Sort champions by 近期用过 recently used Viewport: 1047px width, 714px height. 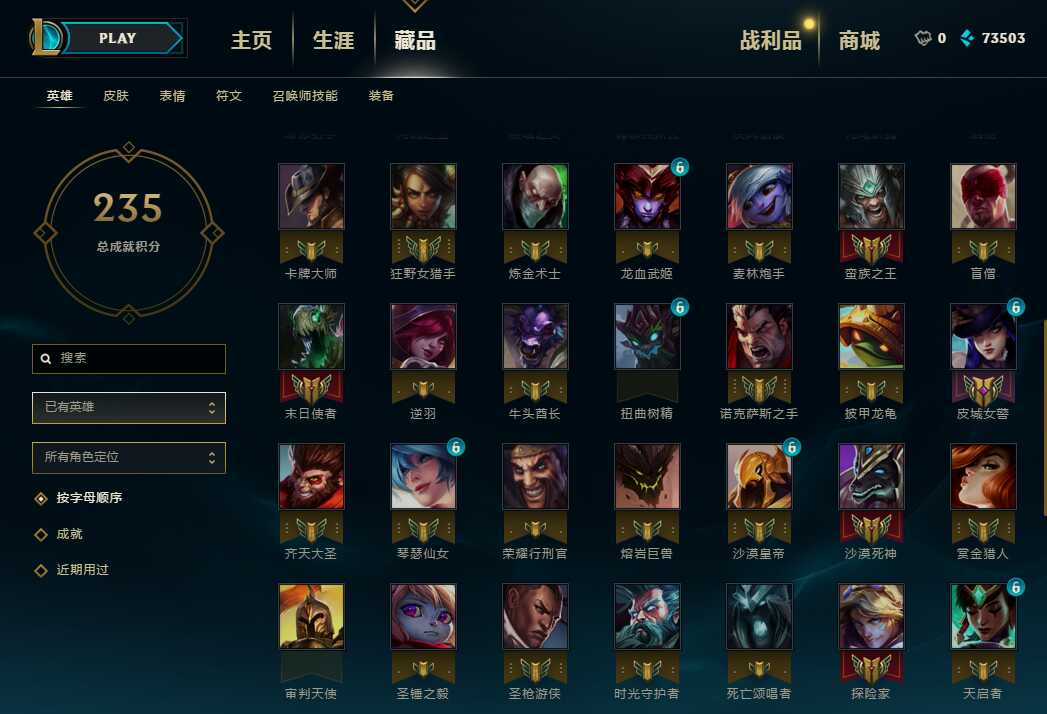[82, 570]
